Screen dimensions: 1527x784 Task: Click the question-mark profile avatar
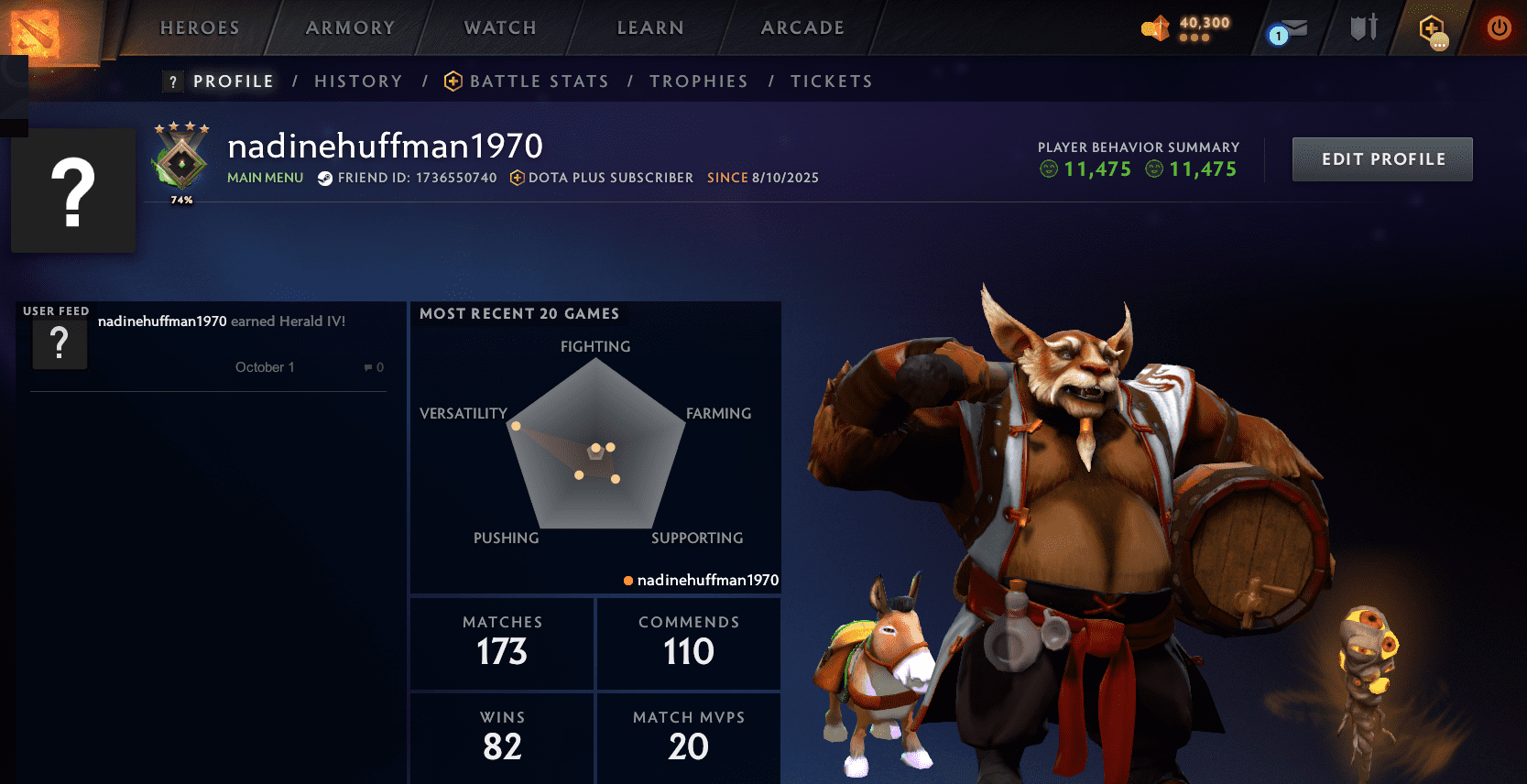pos(73,190)
